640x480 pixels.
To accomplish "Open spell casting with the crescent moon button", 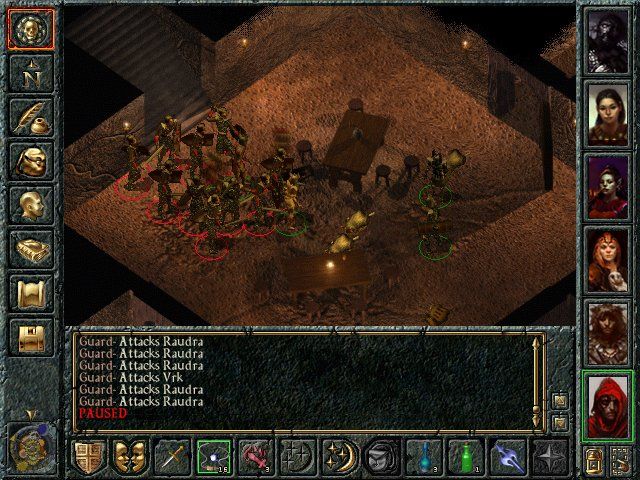I will pyautogui.click(x=338, y=456).
